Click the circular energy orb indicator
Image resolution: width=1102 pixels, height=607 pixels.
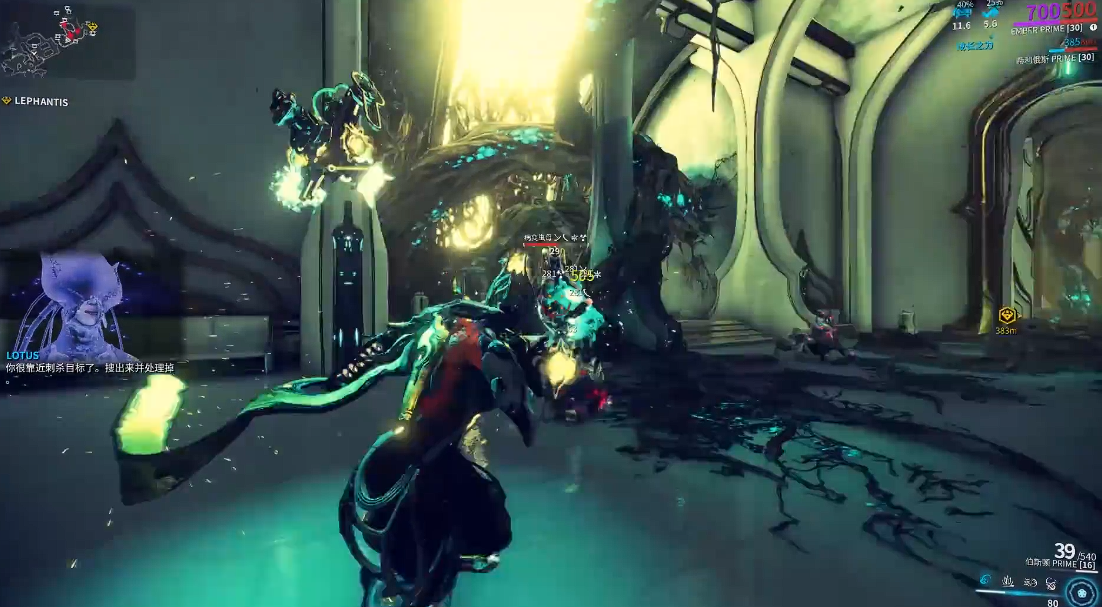(1081, 590)
